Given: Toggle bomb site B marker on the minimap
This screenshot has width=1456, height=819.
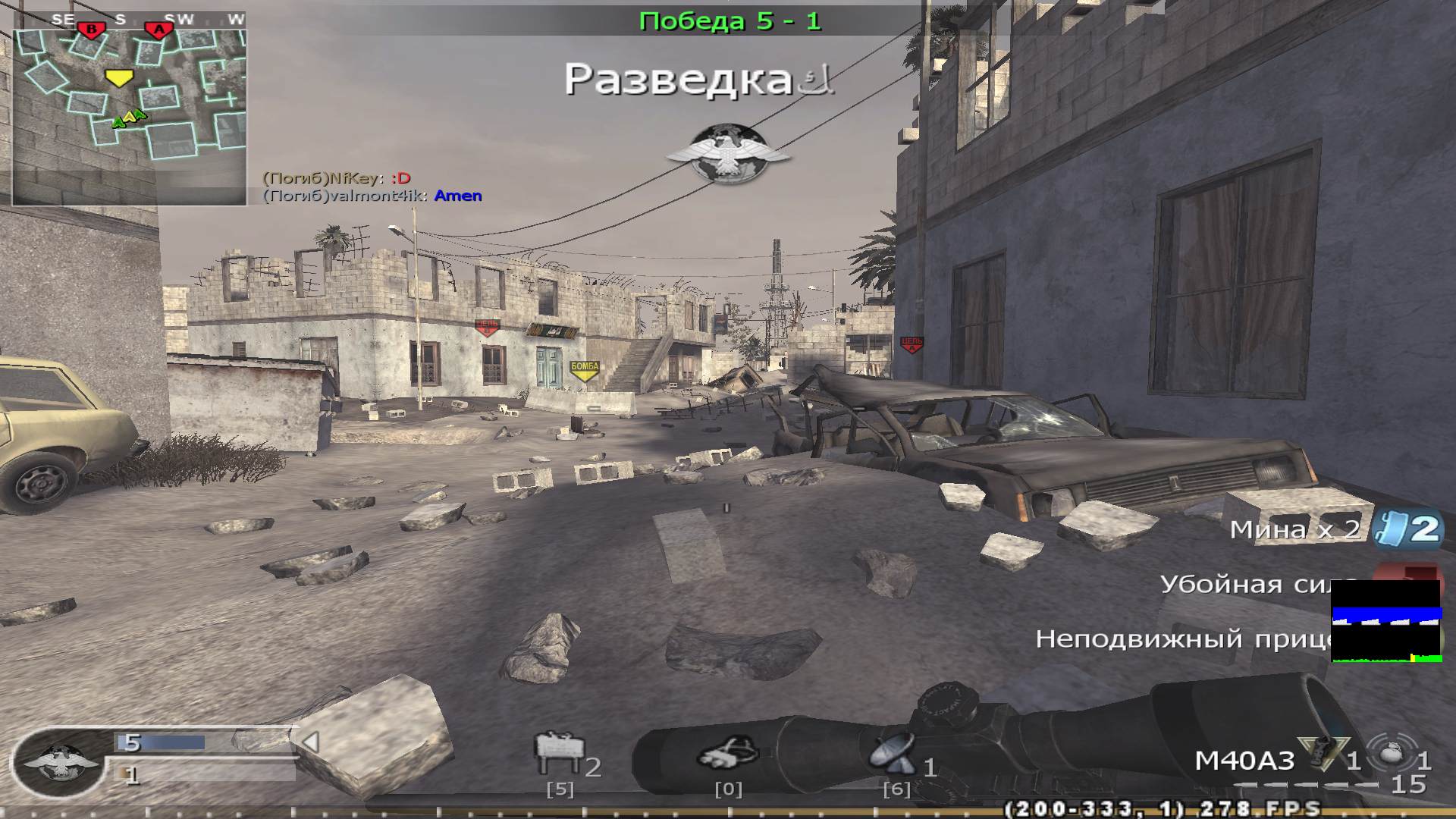Looking at the screenshot, I should (x=91, y=25).
